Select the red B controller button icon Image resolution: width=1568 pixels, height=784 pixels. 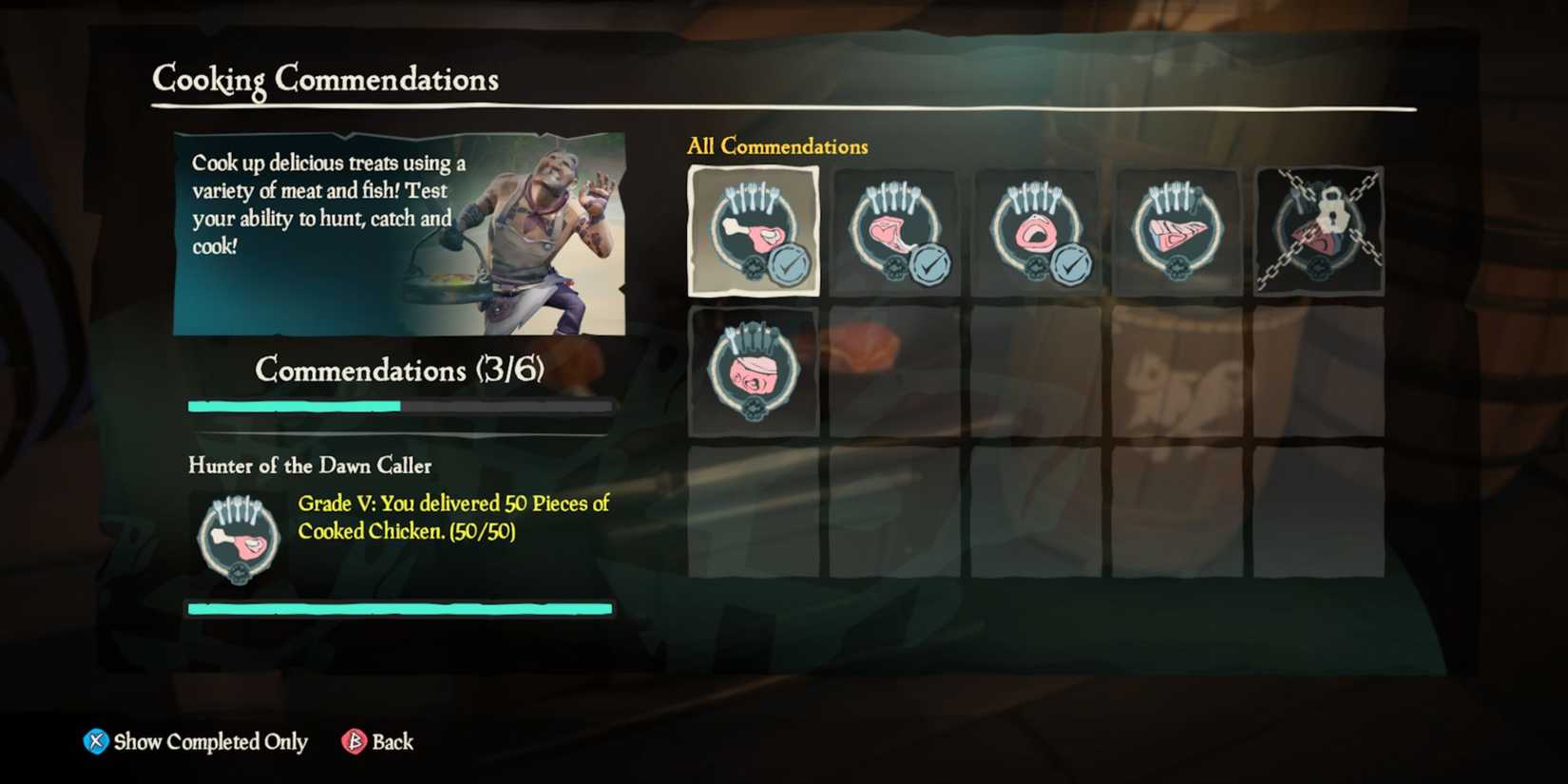click(352, 741)
